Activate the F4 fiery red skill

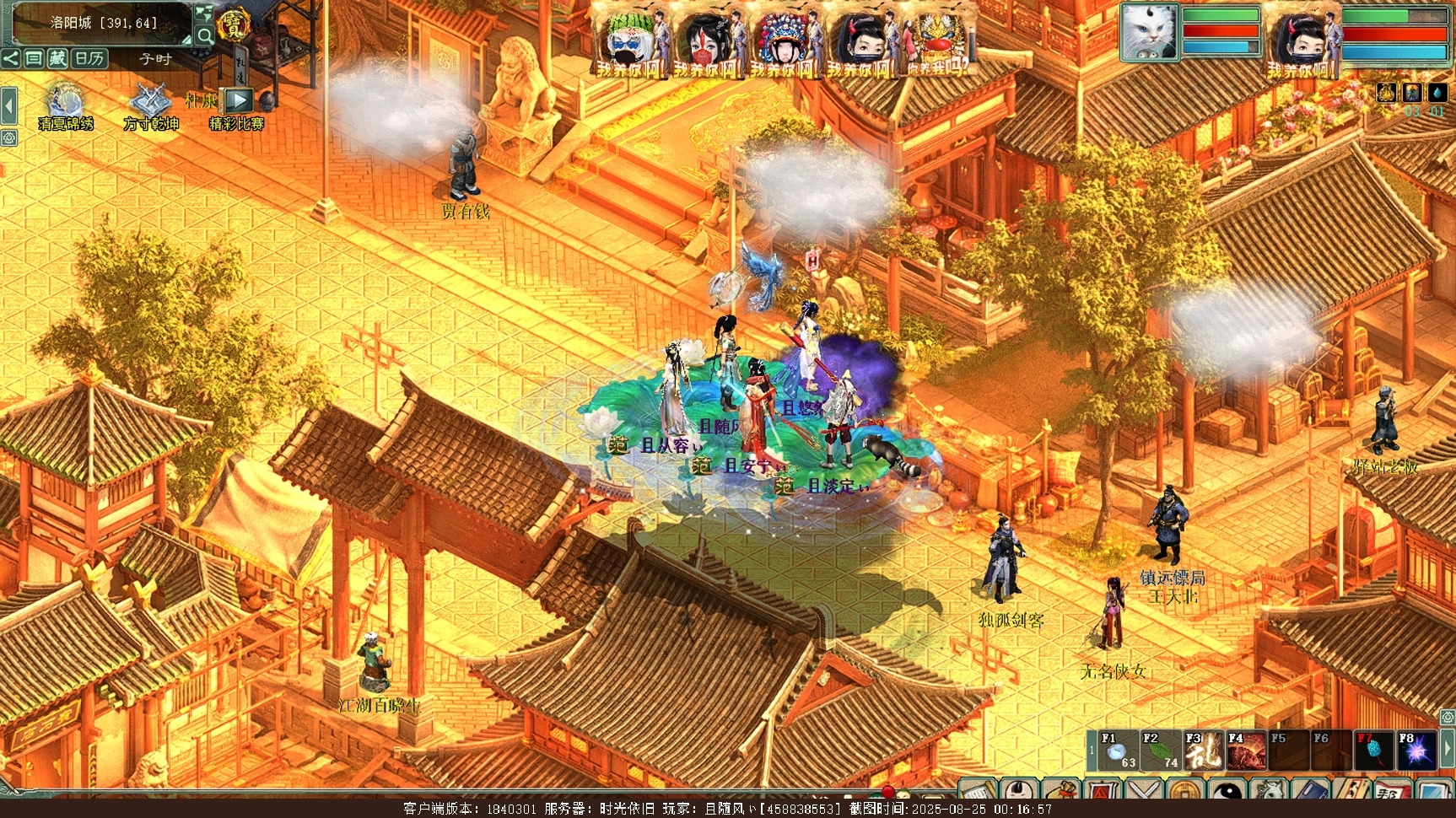pos(1246,751)
